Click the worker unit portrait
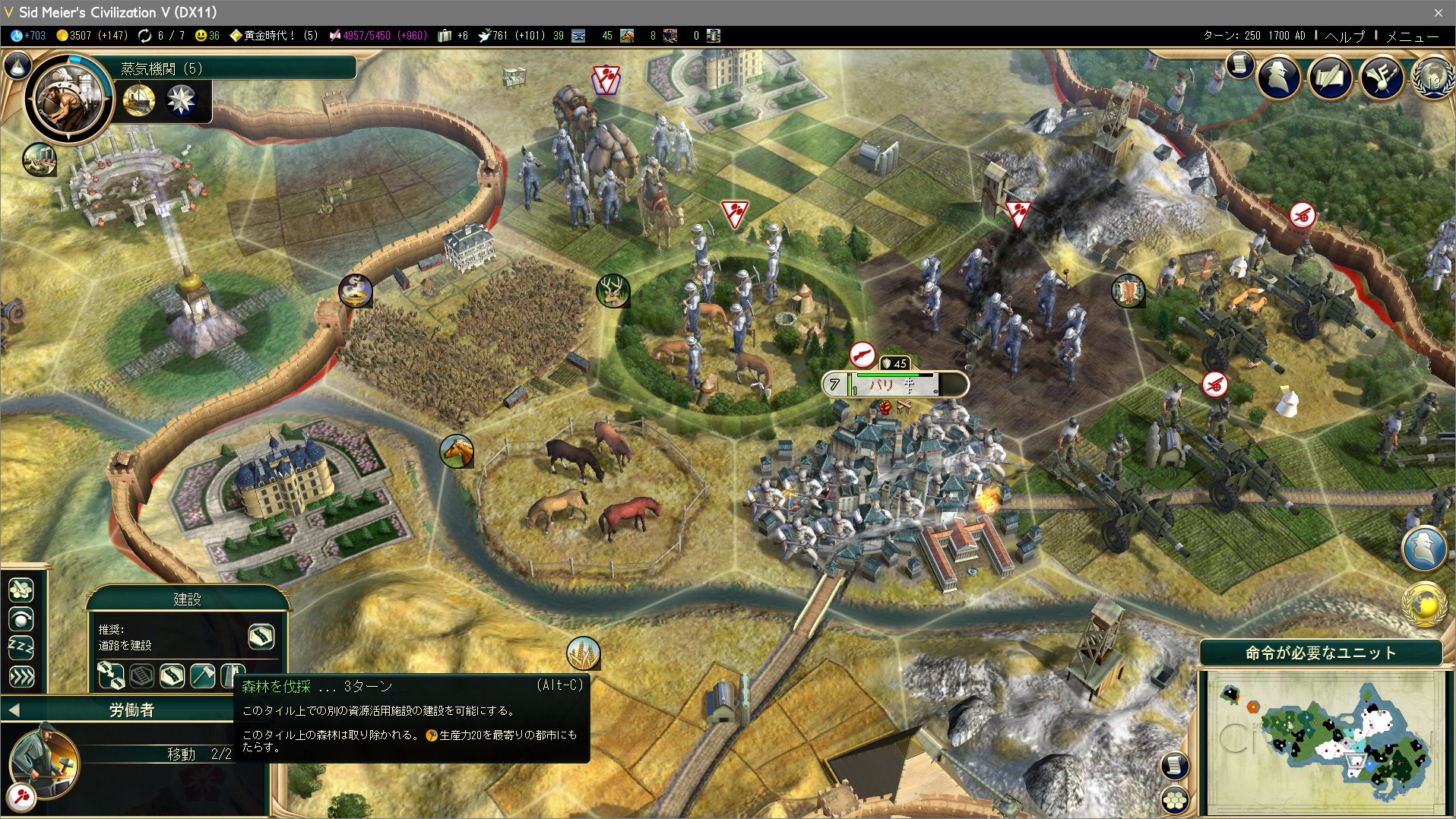 click(44, 761)
